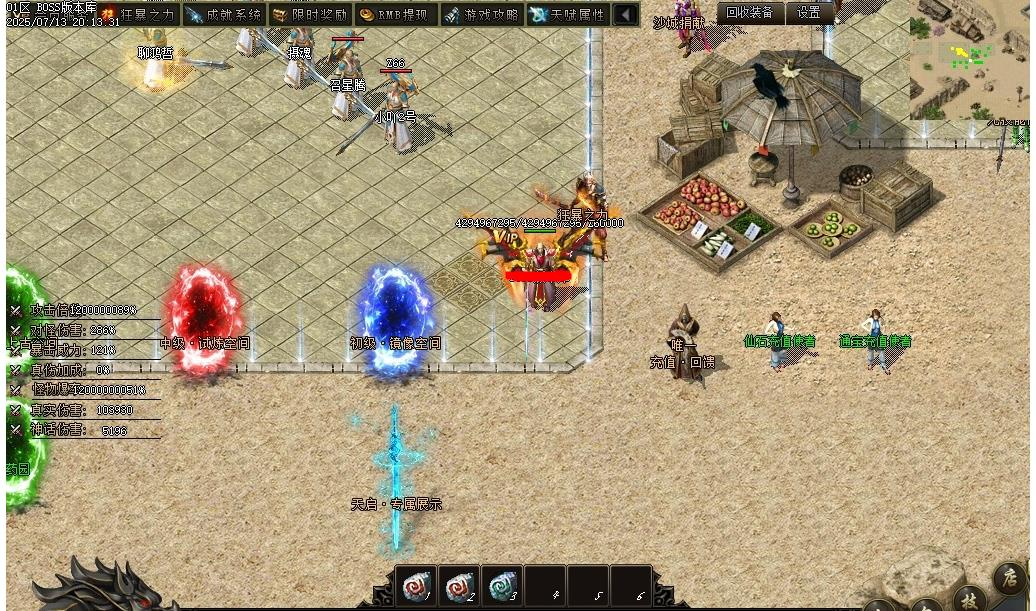Use the green scroll in hotbar slot 3
This screenshot has width=1036, height=611.
[502, 586]
